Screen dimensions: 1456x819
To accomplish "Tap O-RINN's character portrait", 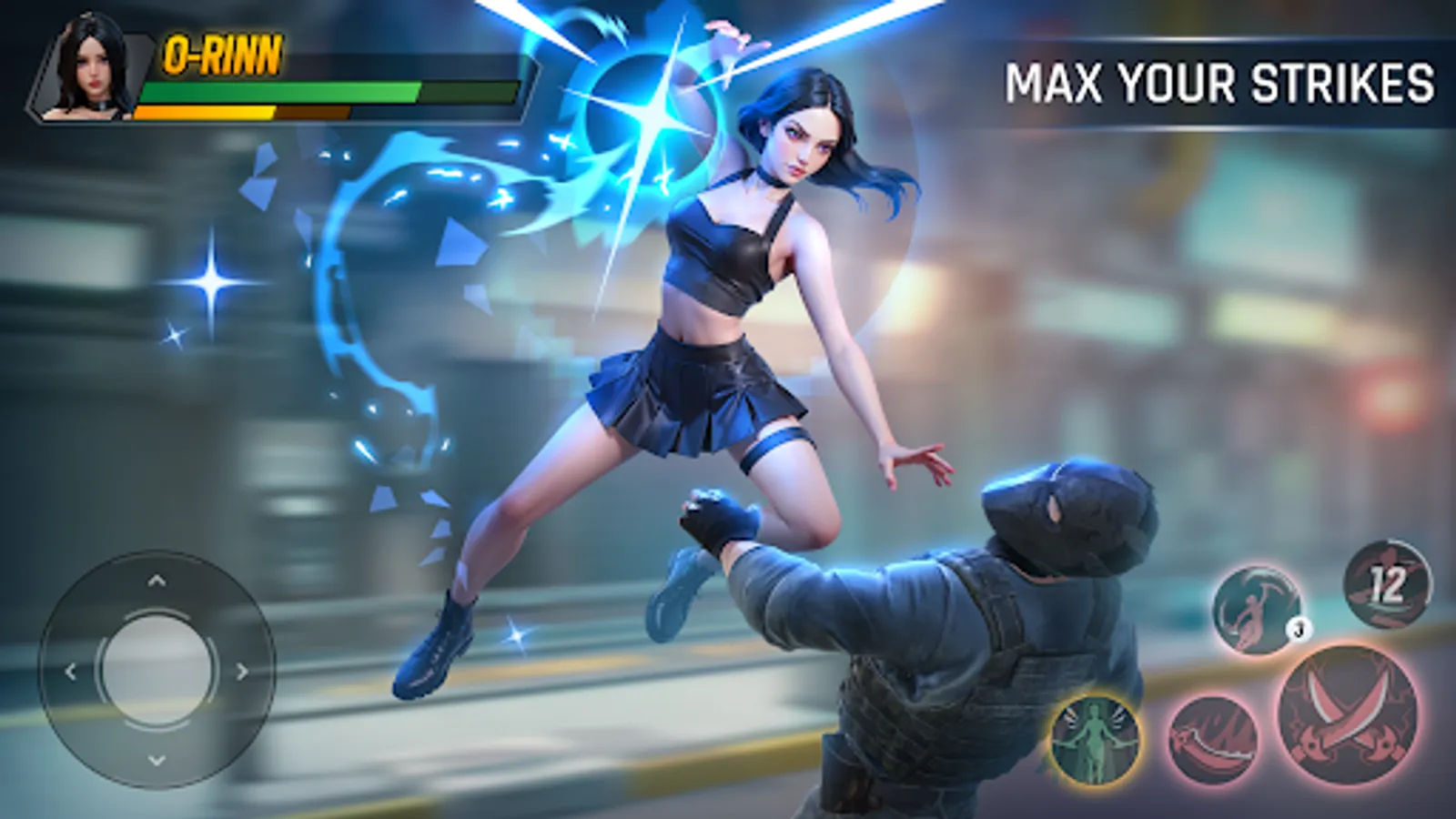I will 89,68.
